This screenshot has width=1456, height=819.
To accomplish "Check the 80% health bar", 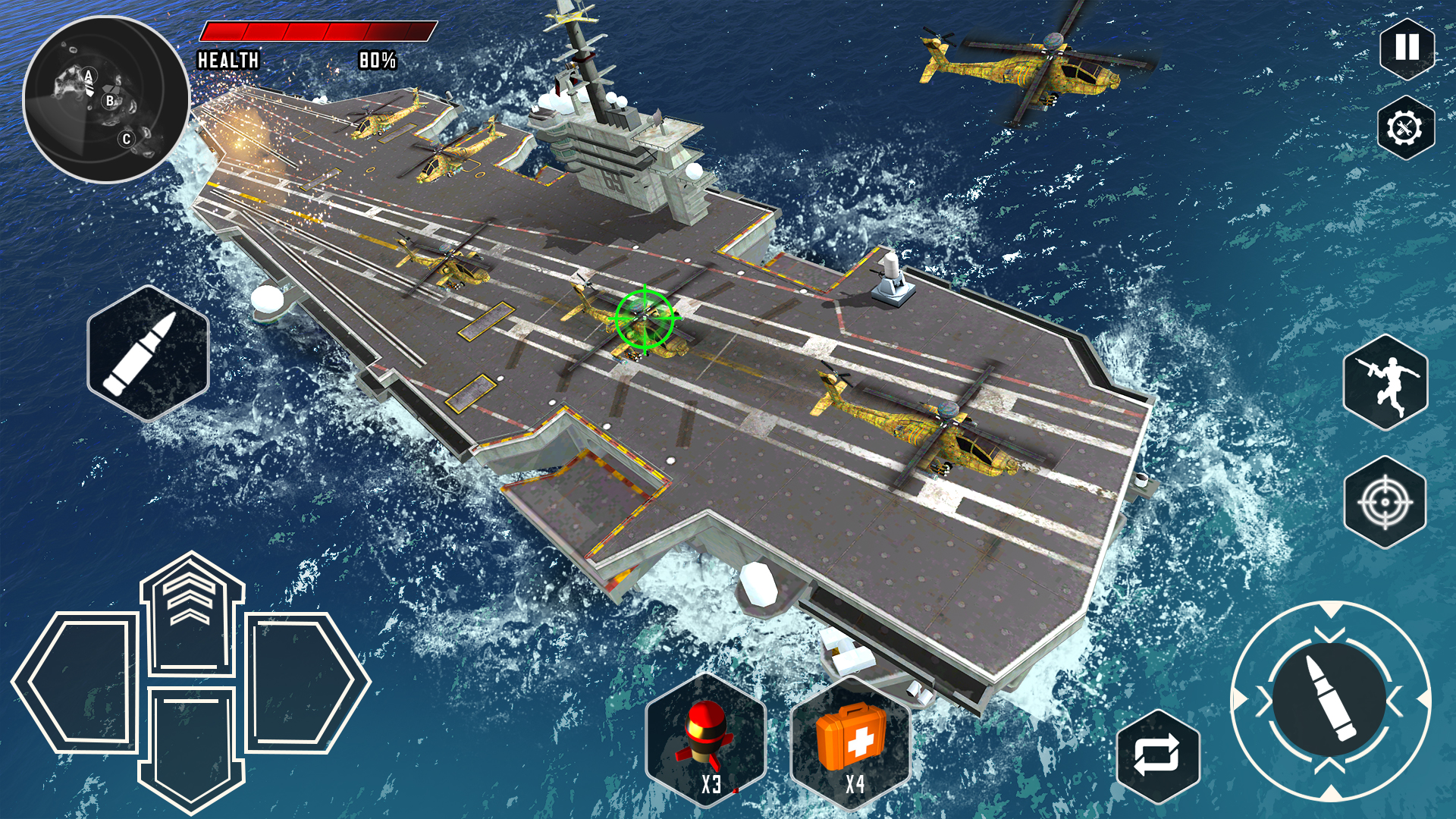I will coord(318,32).
